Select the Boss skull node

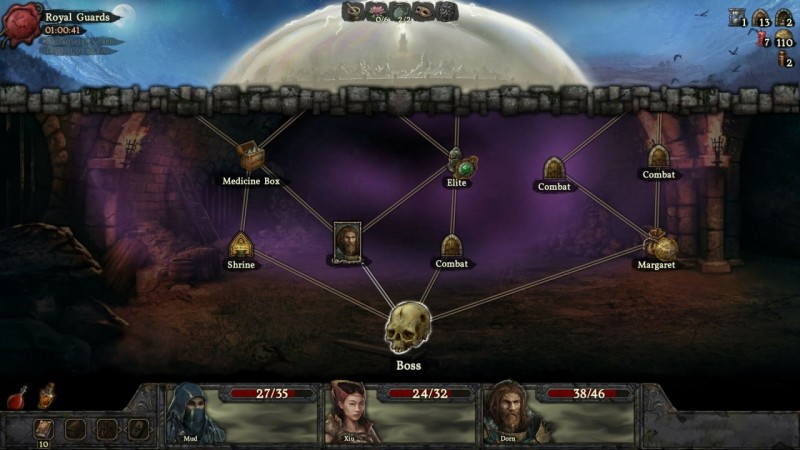click(x=408, y=327)
